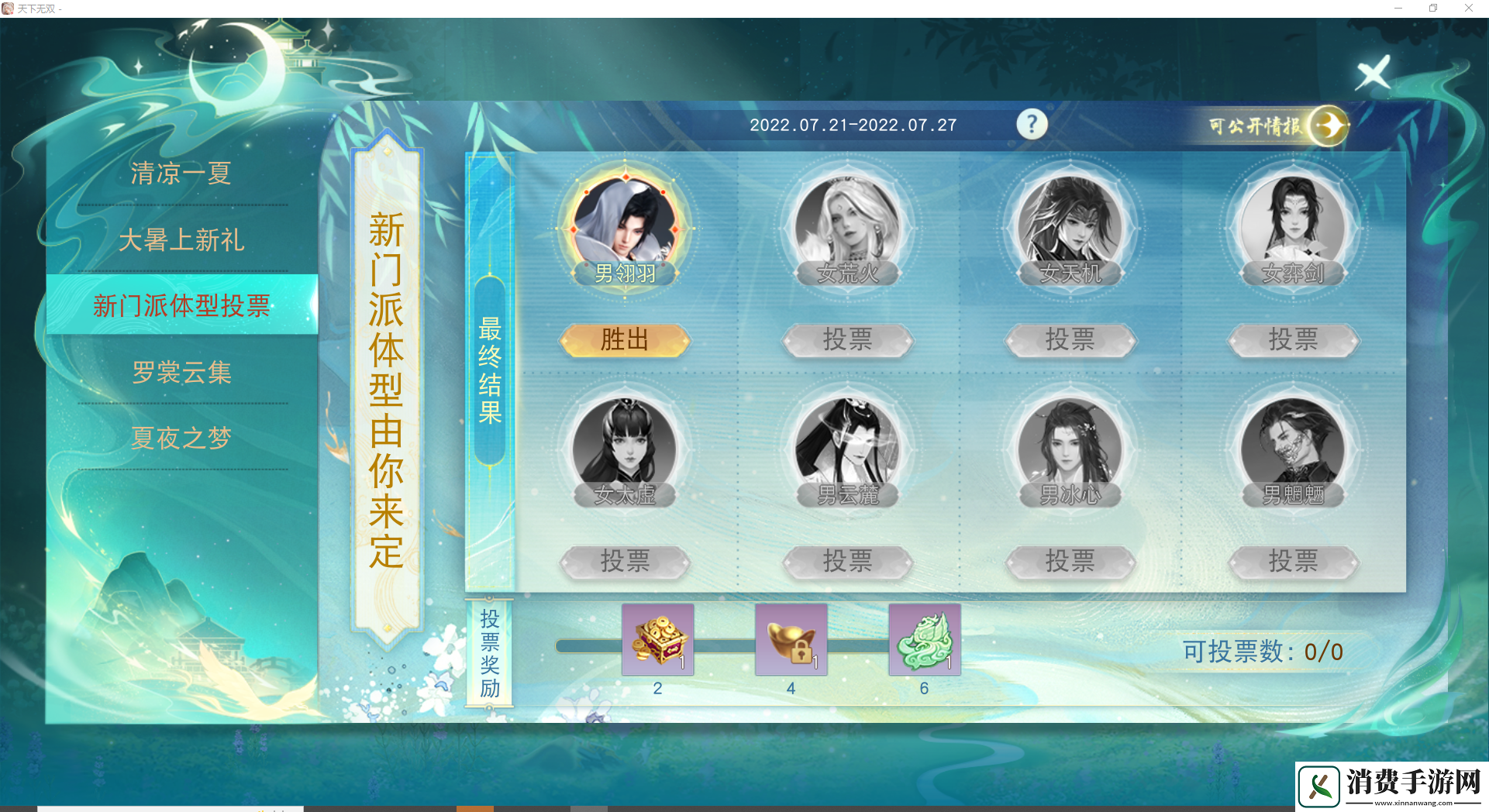Open 可公开情报 arrow button

(x=1329, y=126)
